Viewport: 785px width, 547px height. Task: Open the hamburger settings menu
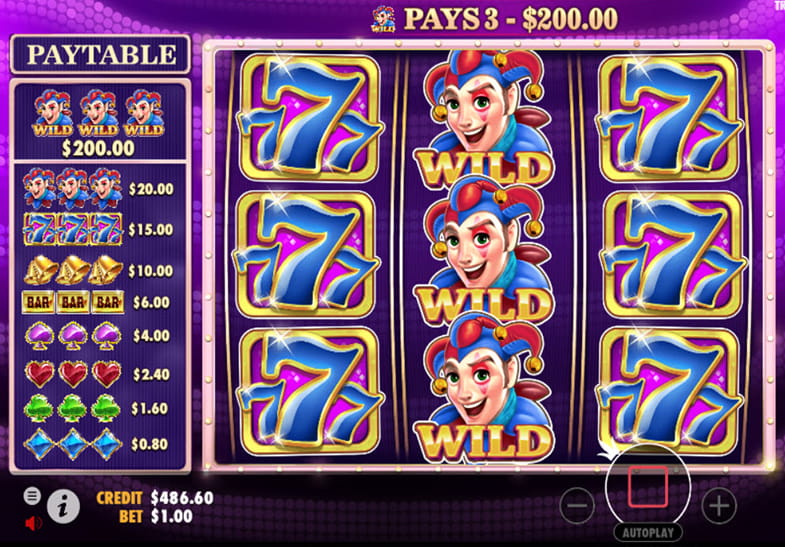click(32, 495)
